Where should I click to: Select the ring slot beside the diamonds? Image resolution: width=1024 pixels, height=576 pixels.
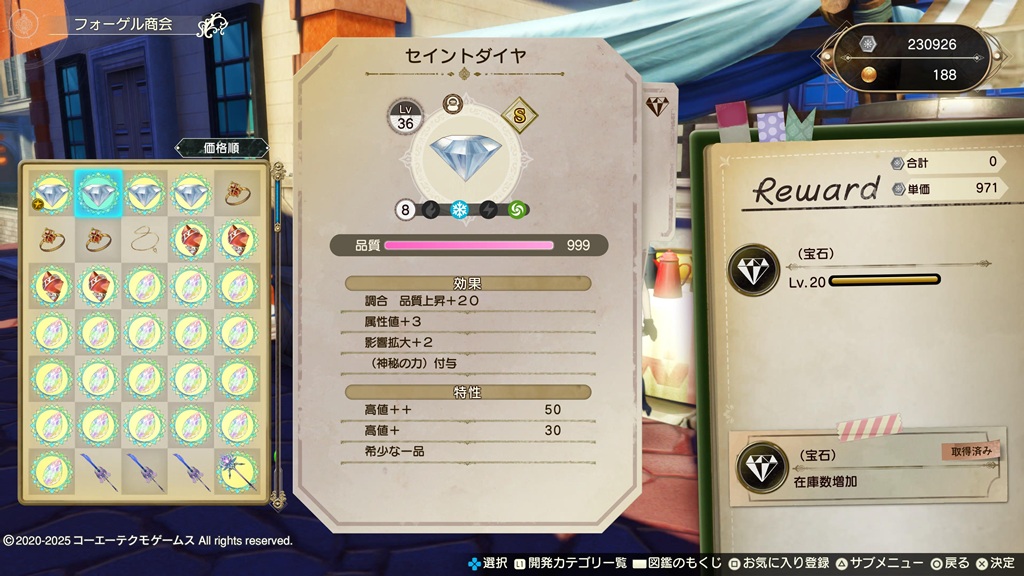238,191
